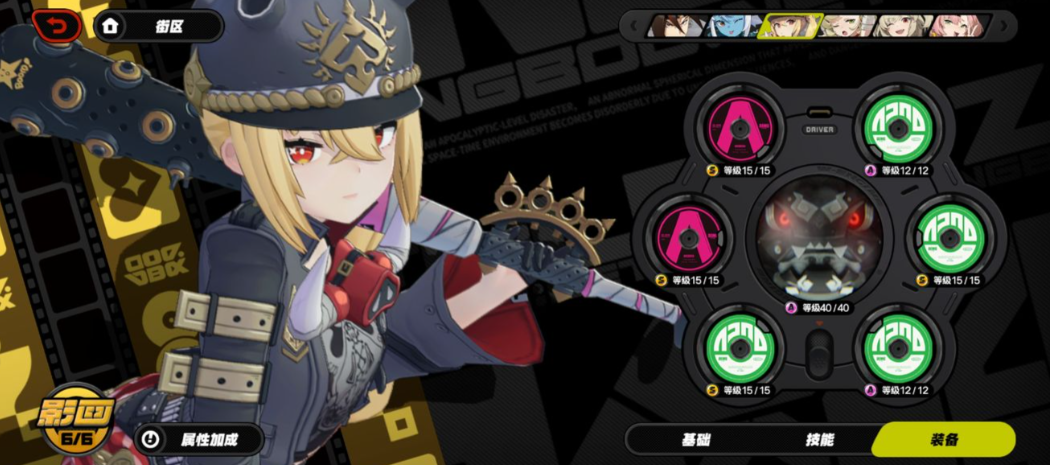1050x465 pixels.
Task: Switch to the 基础 tab
Action: click(x=696, y=440)
